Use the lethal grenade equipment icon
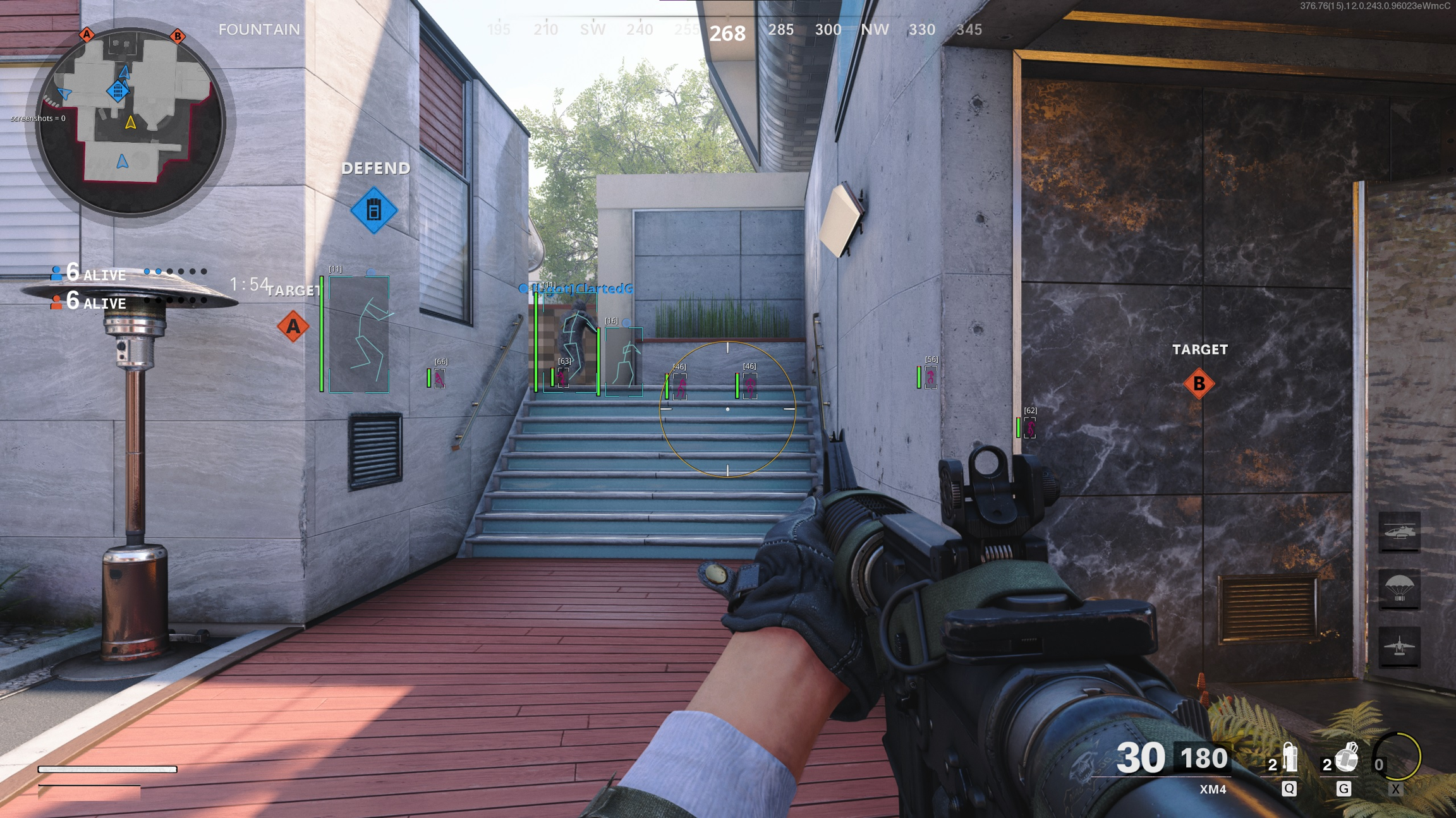The height and width of the screenshot is (818, 1456). click(1346, 759)
